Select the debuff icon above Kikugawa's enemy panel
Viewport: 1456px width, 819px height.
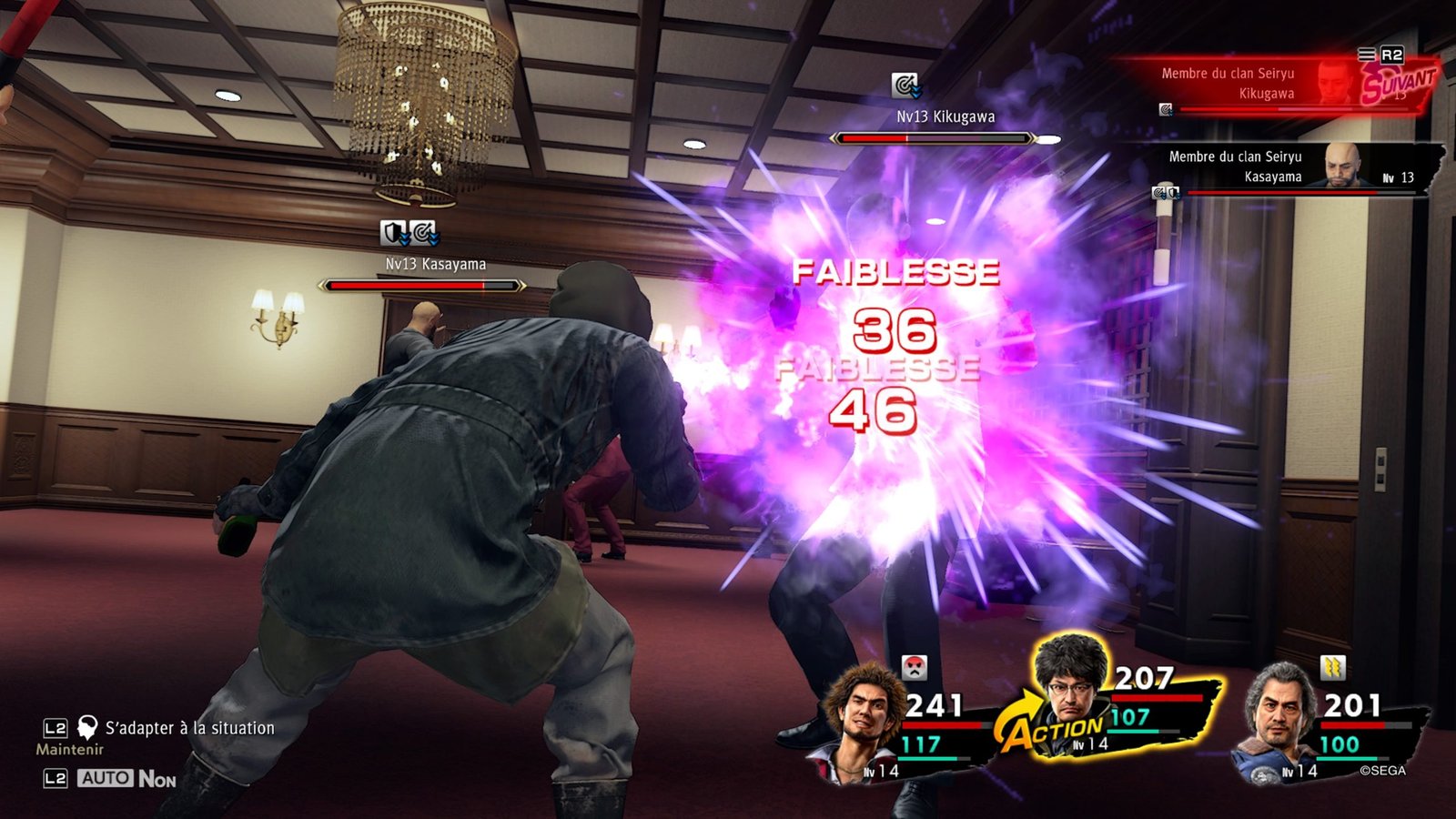pos(1167,111)
